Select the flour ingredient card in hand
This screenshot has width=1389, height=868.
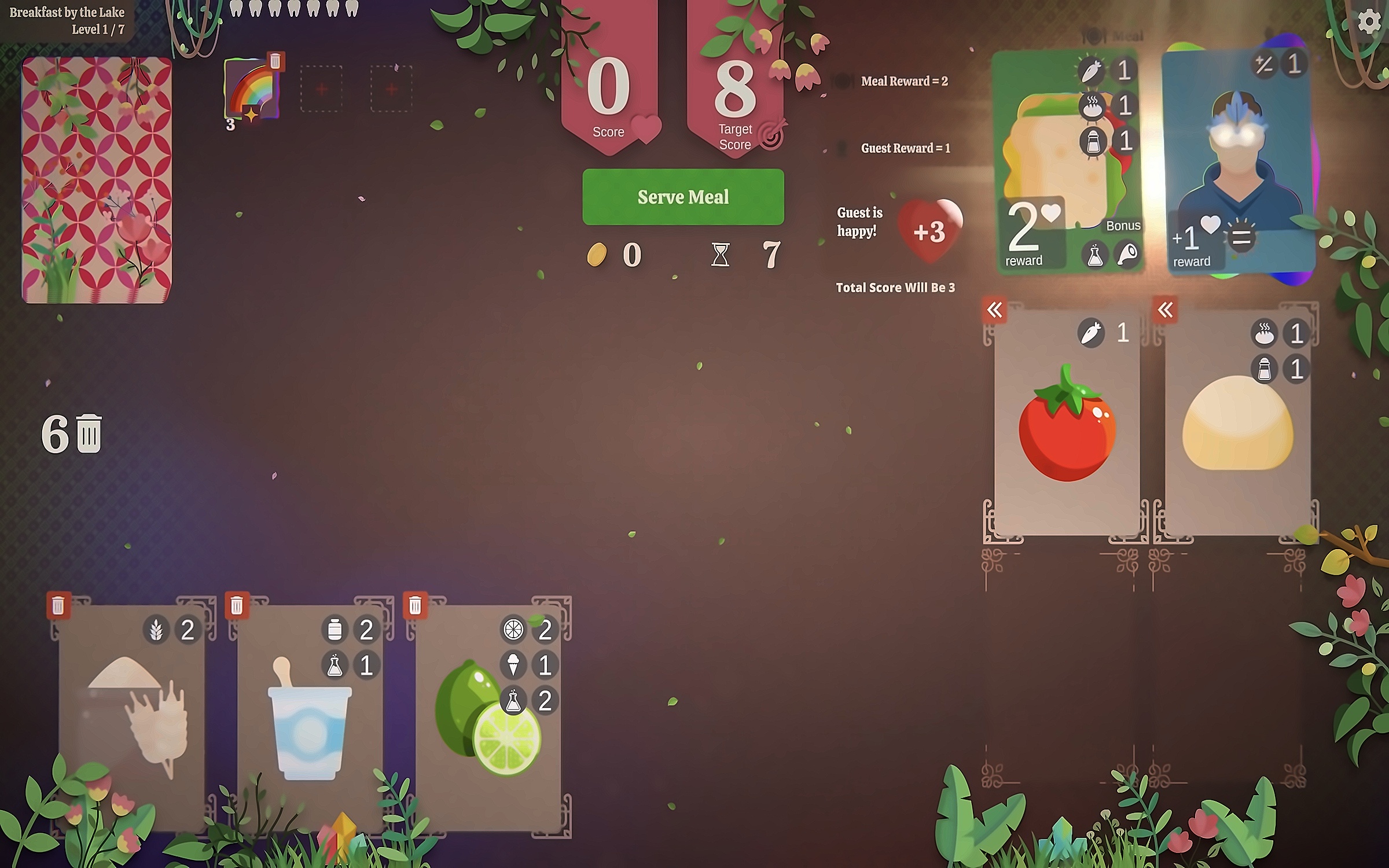point(132,718)
